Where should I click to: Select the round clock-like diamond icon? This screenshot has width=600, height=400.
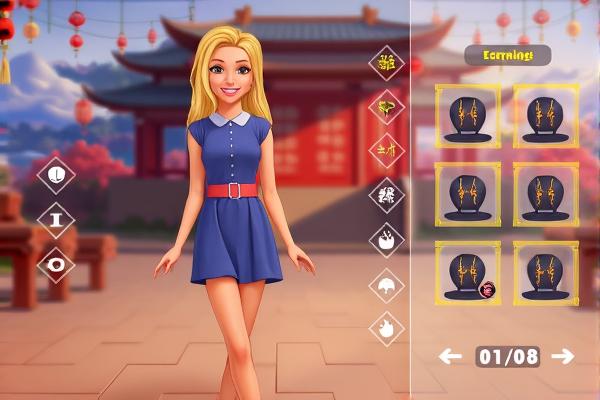pyautogui.click(x=56, y=175)
